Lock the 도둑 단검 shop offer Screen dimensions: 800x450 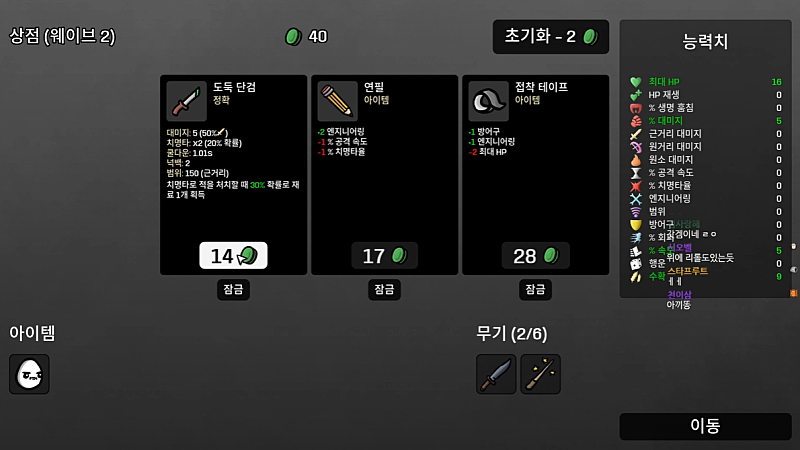(233, 290)
